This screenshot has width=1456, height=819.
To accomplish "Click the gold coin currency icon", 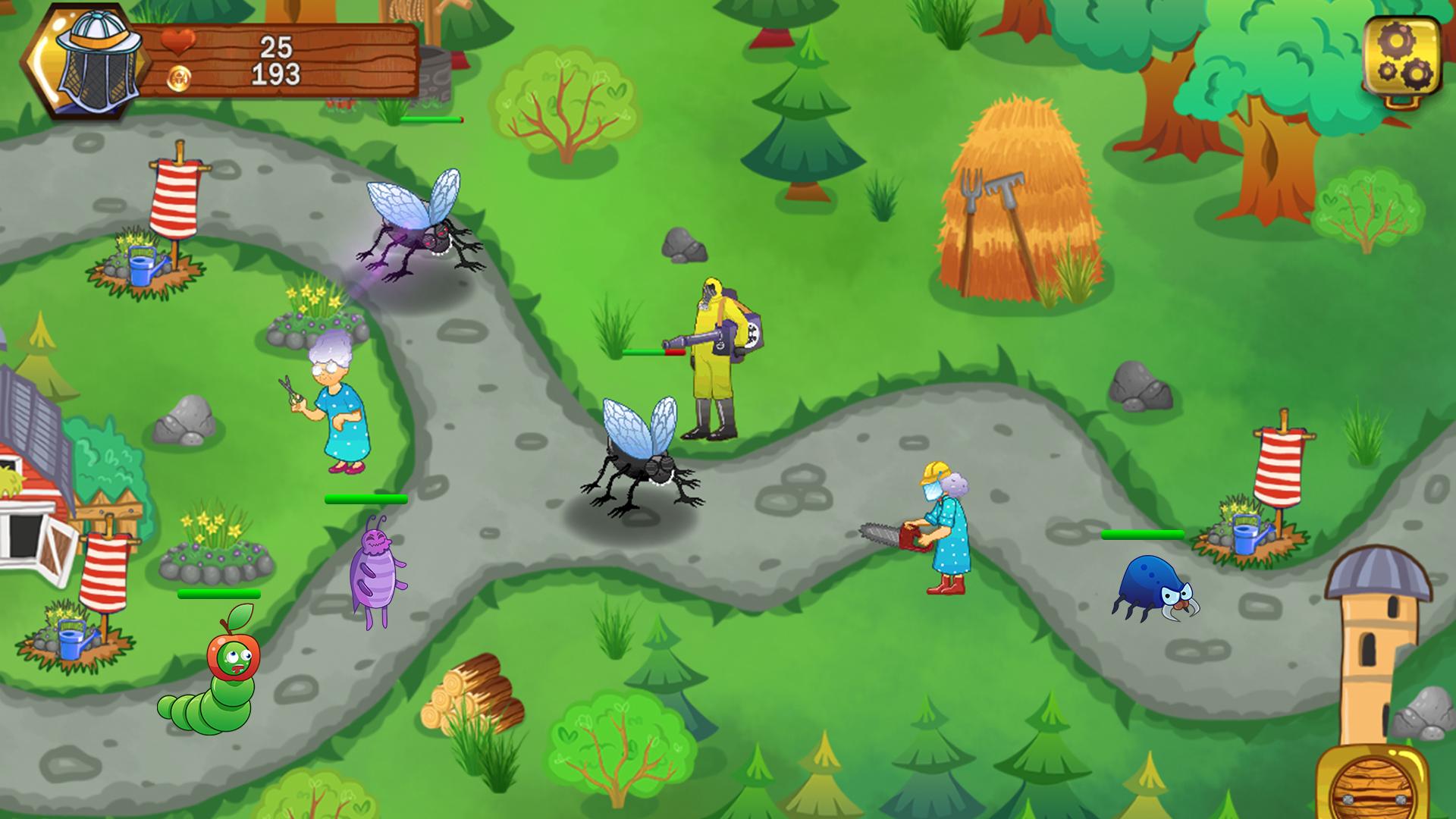I will click(180, 80).
